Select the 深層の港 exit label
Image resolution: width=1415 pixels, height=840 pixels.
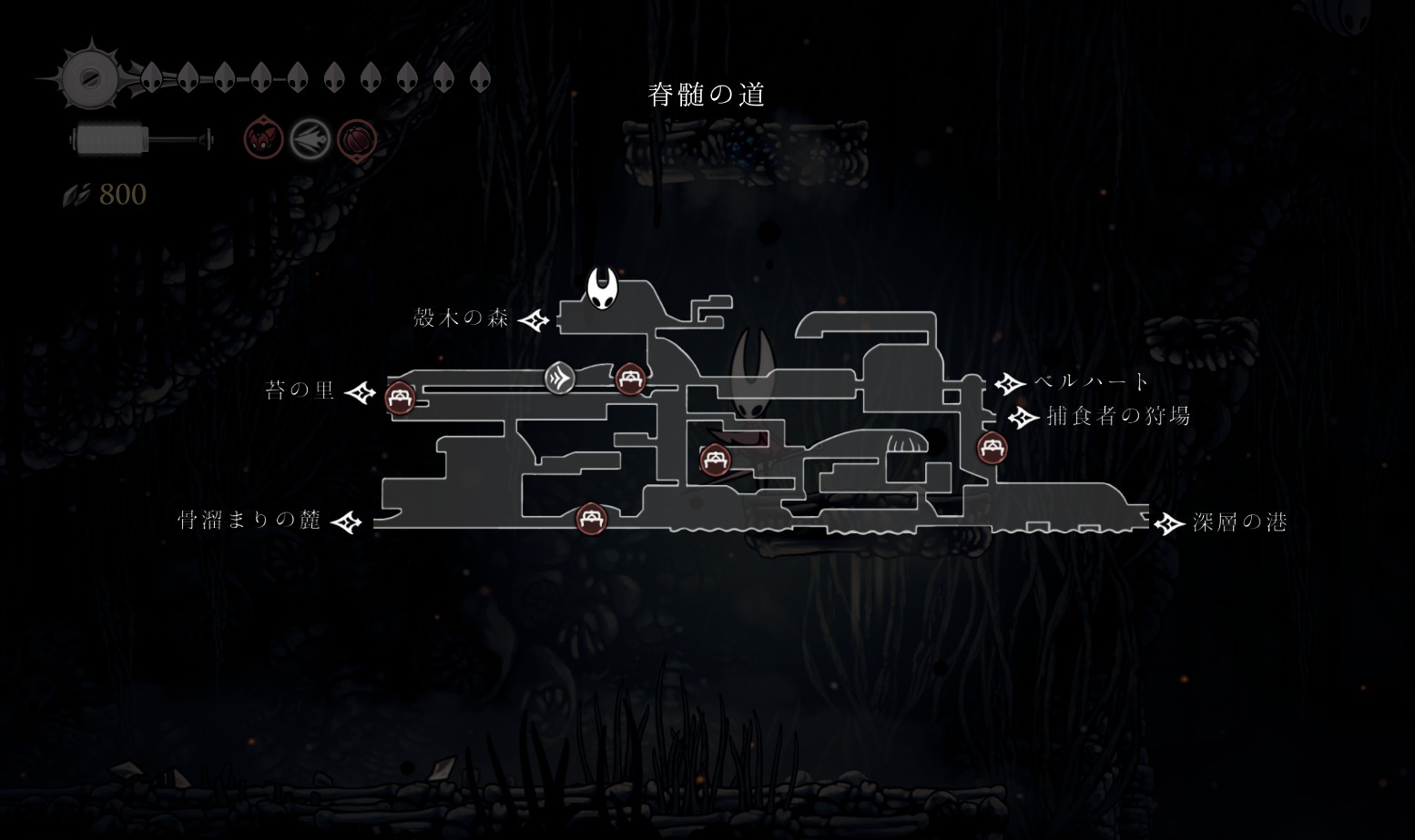click(x=1239, y=521)
